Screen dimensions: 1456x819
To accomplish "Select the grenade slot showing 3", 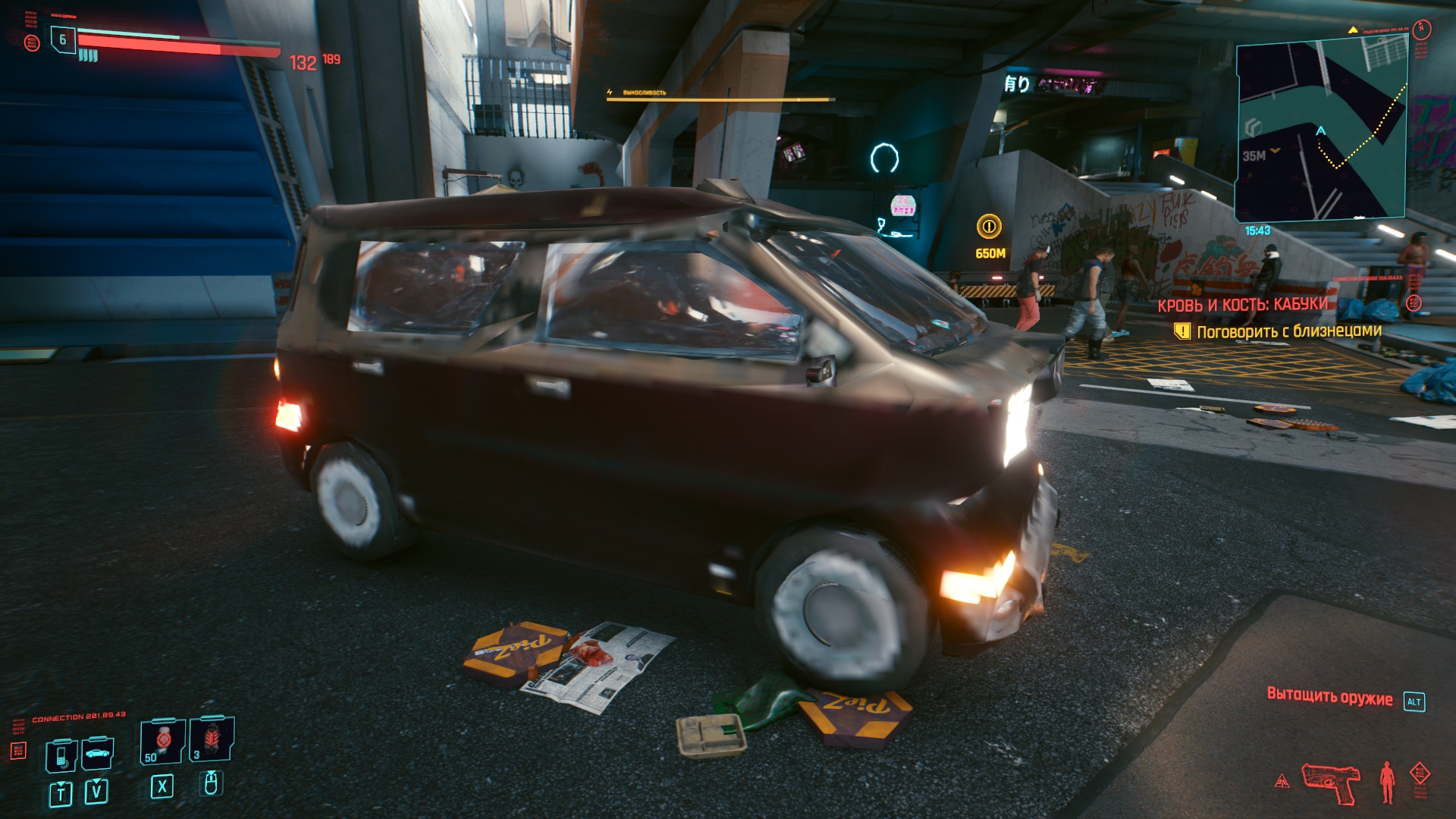I will click(212, 739).
